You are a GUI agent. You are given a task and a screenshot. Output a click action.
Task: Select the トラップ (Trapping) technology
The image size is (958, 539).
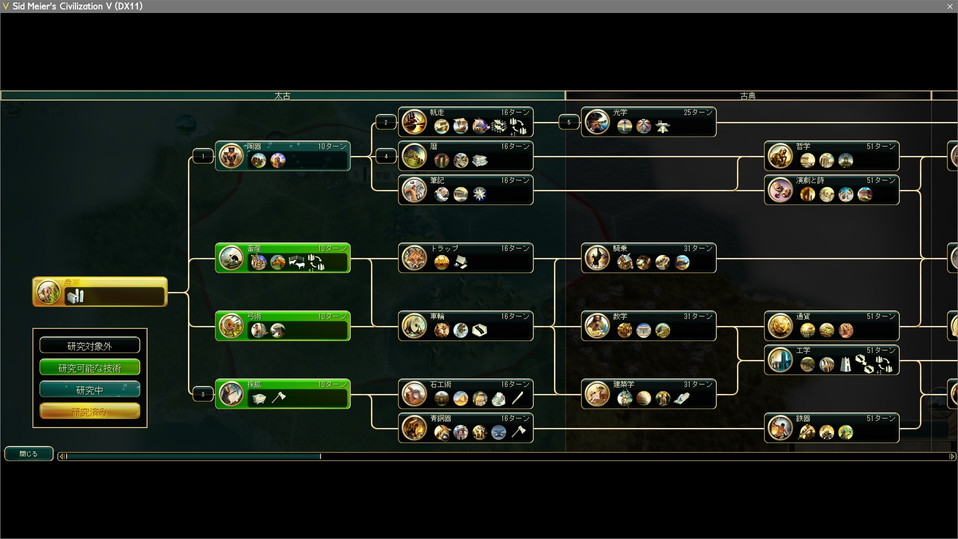click(x=466, y=258)
